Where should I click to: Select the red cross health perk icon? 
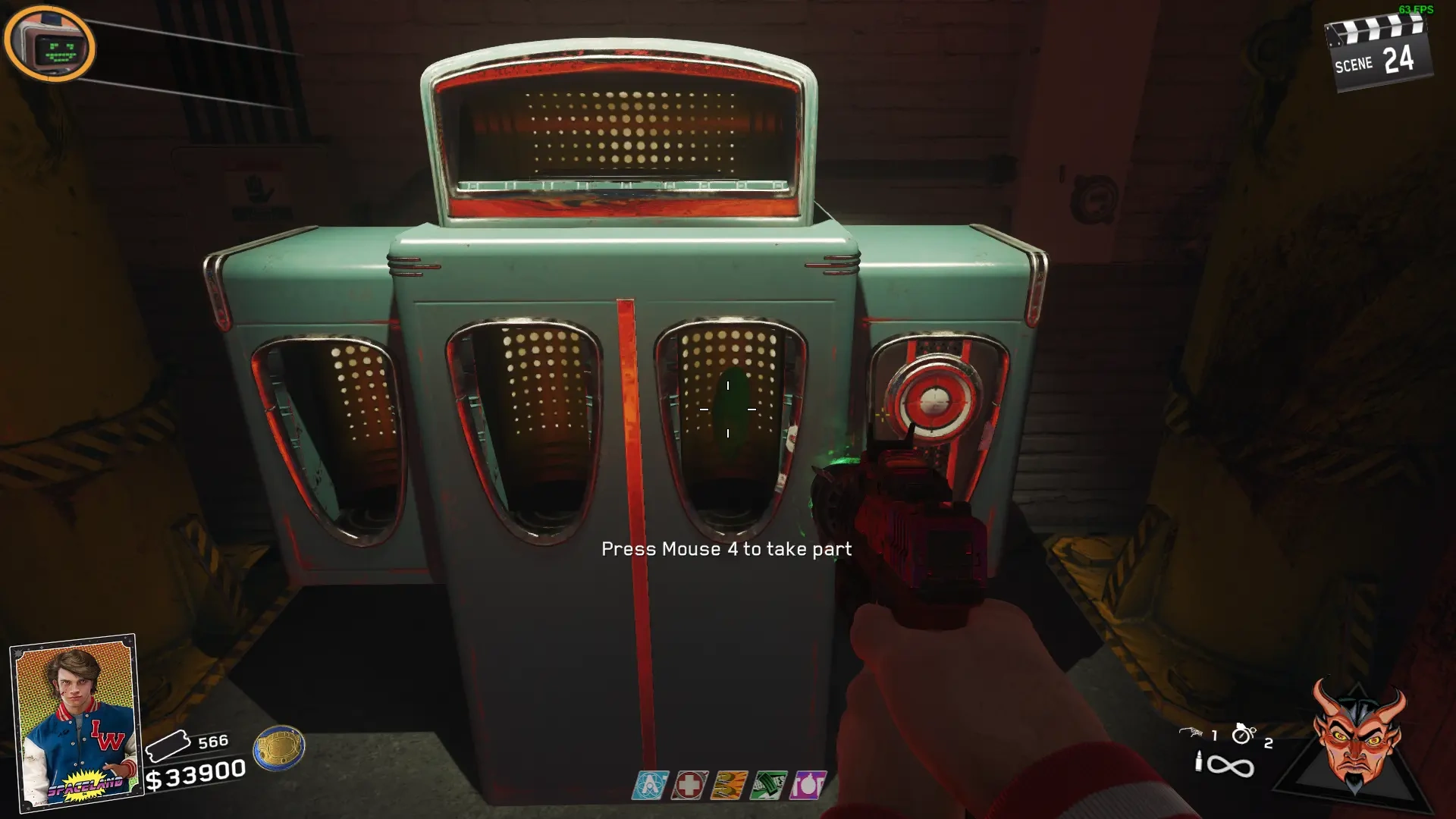689,786
